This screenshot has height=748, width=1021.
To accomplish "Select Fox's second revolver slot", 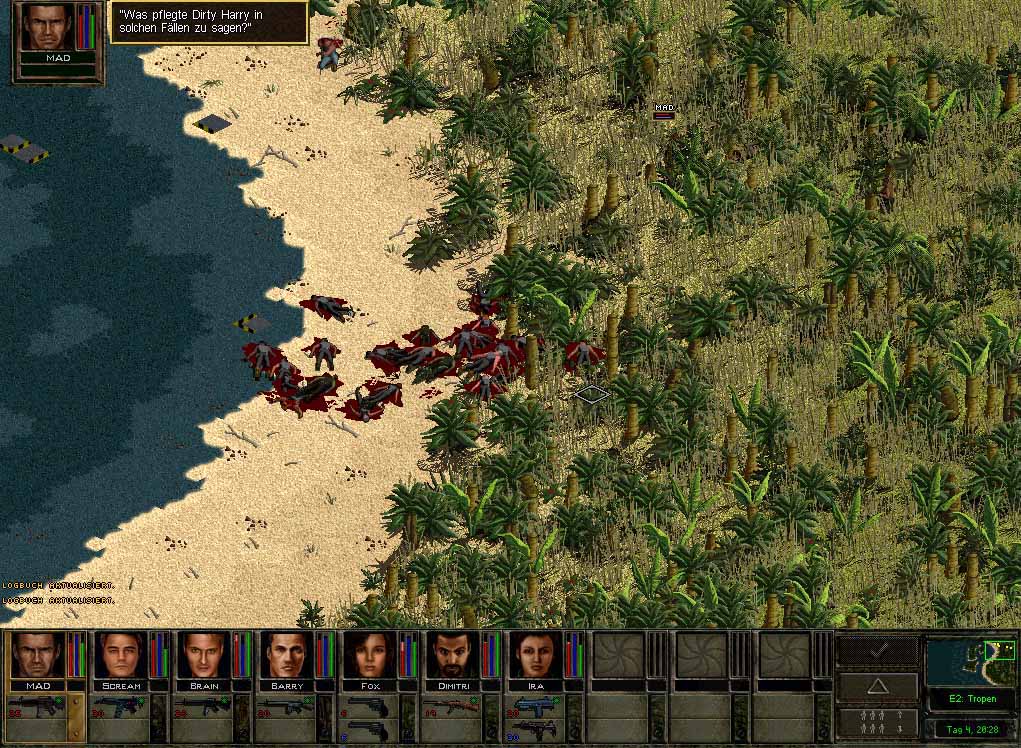I will coord(367,731).
